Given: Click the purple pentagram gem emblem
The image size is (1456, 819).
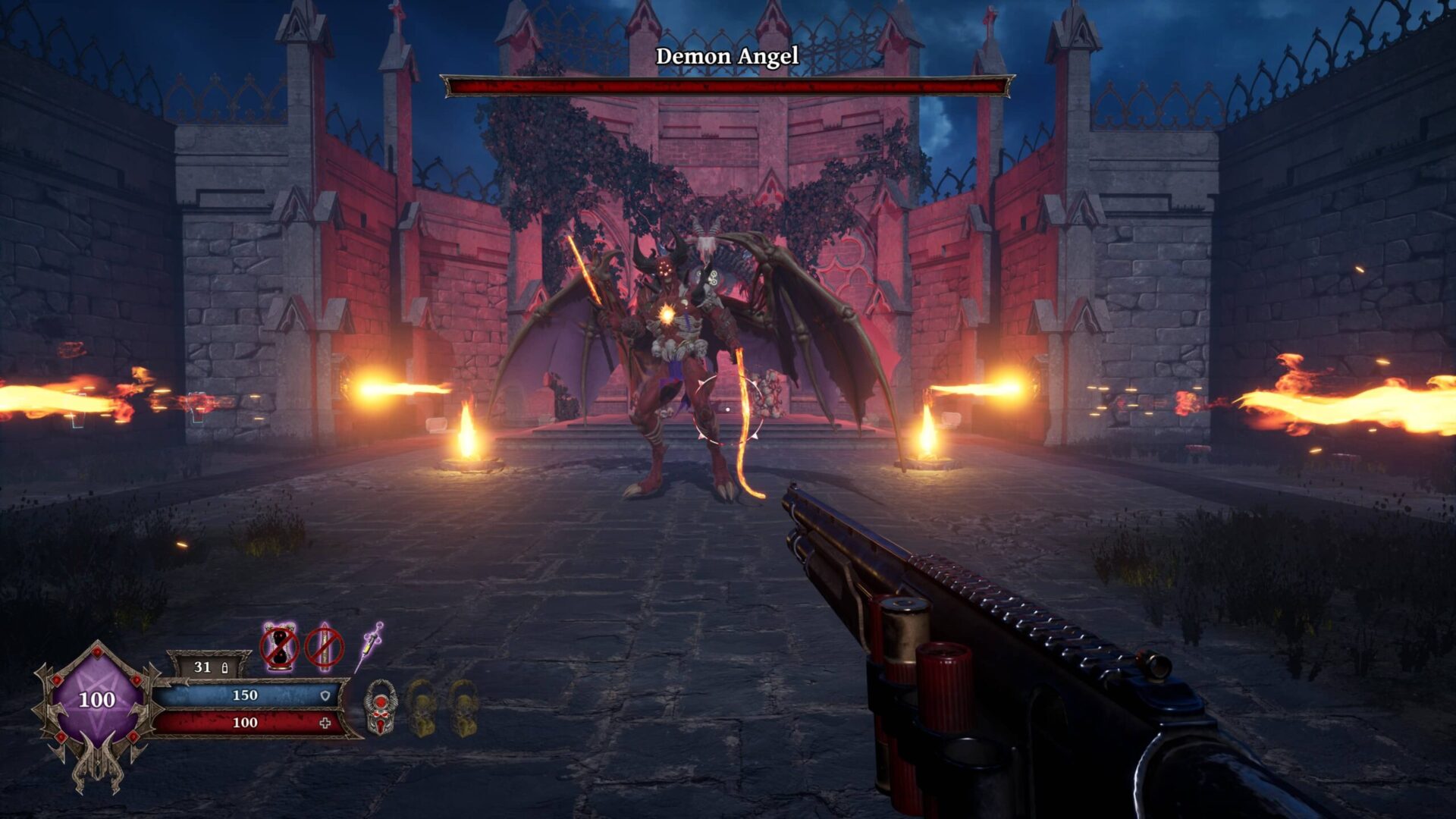Looking at the screenshot, I should pos(96,699).
